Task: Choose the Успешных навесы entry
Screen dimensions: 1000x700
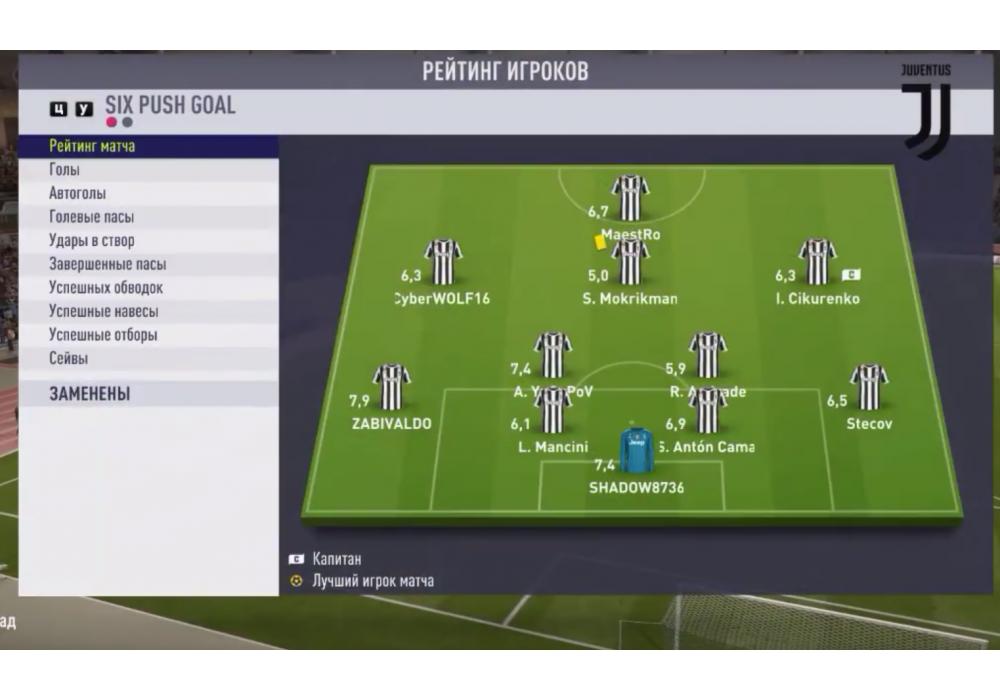Action: coord(148,312)
